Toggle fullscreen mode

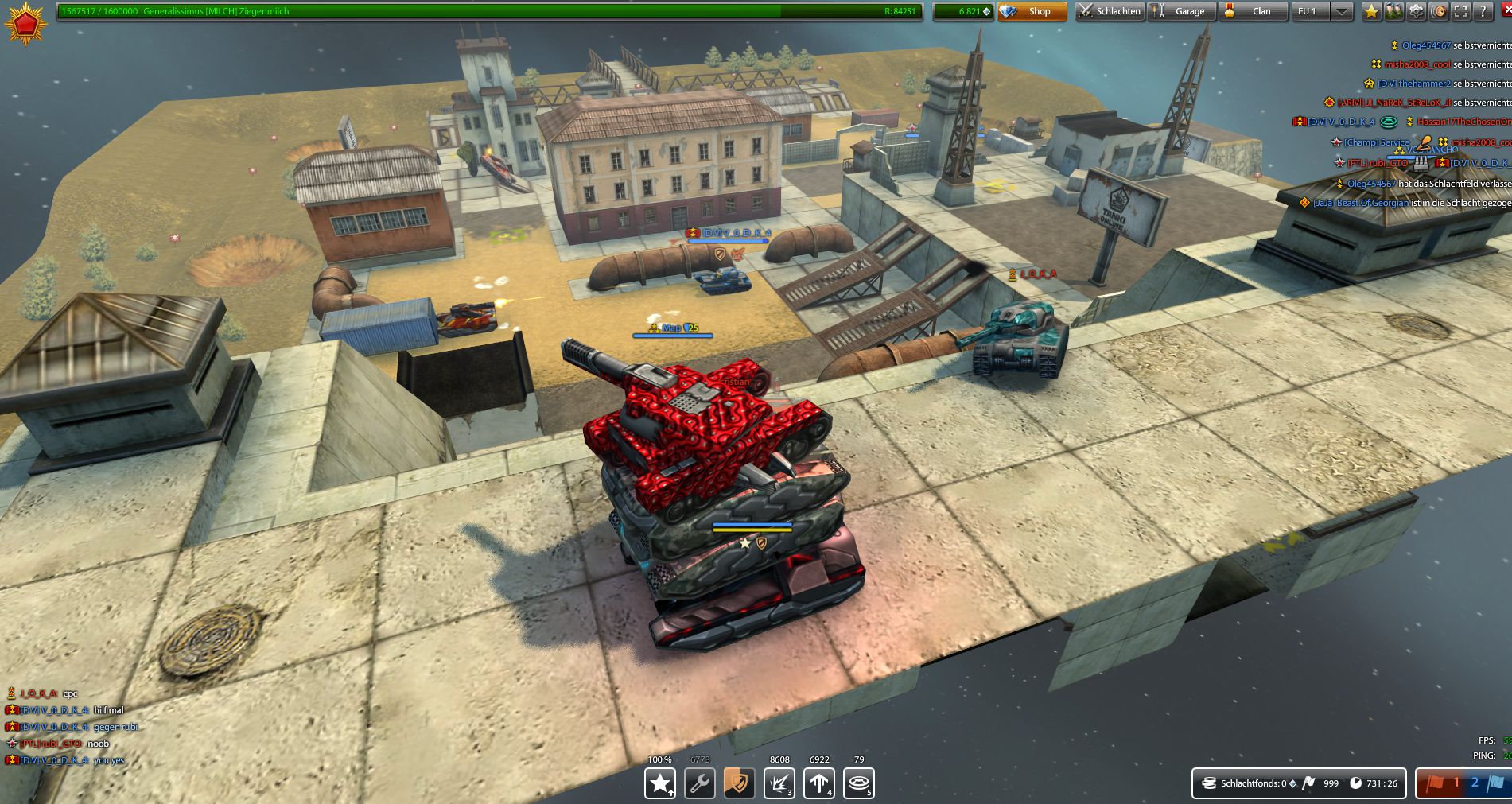pyautogui.click(x=1460, y=11)
